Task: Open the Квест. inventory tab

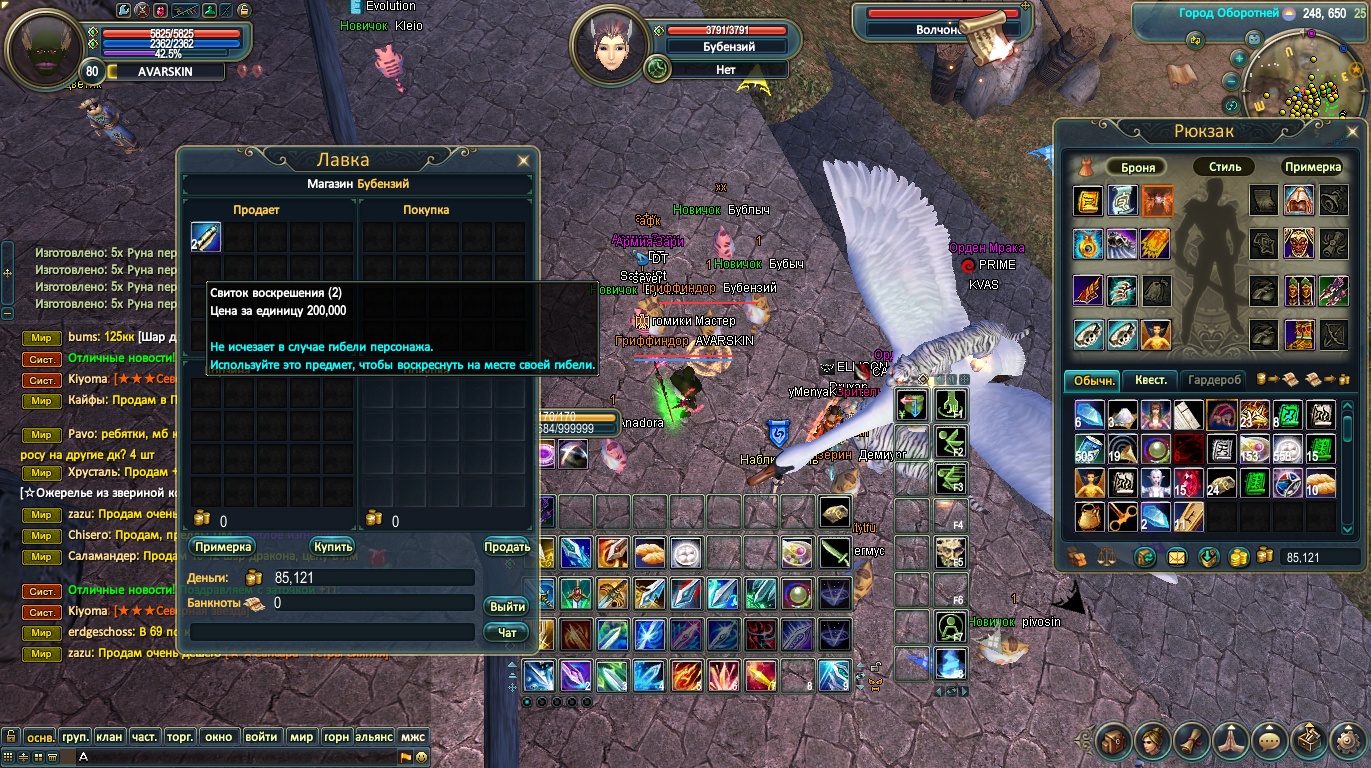Action: (x=1150, y=380)
